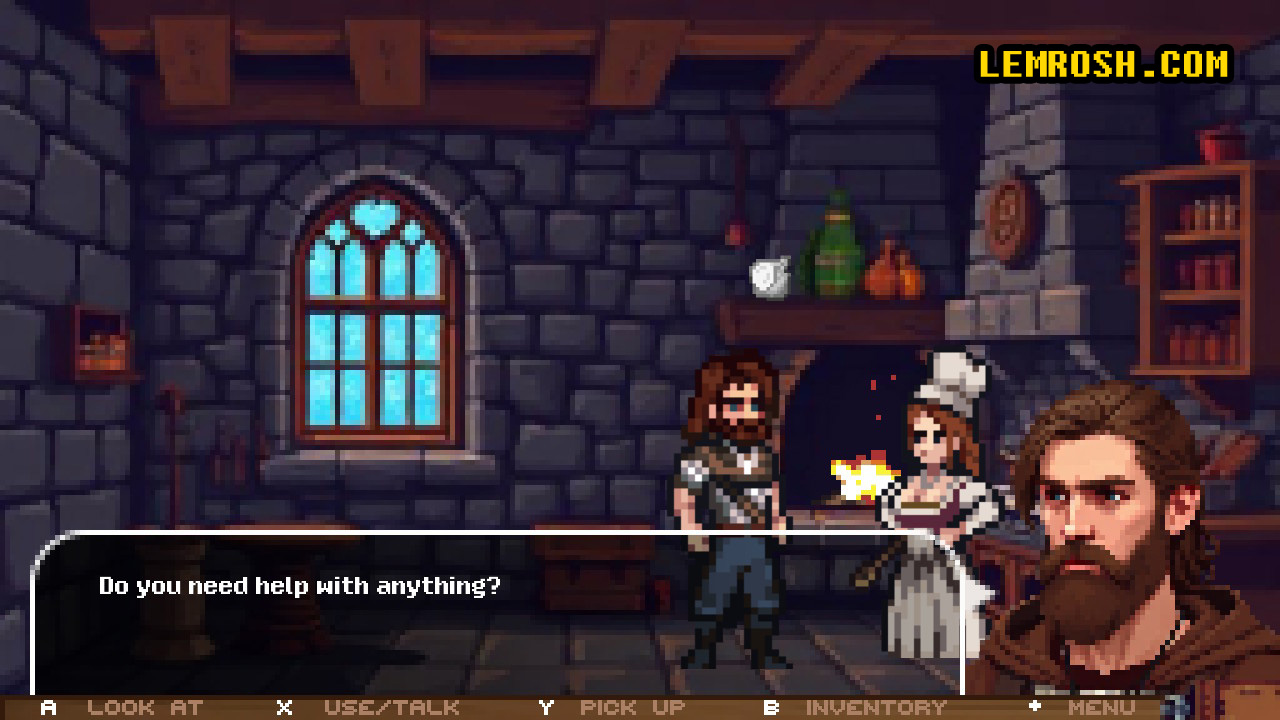1280x720 pixels.
Task: Click the orange jug on the mantel shelf
Action: [x=895, y=265]
